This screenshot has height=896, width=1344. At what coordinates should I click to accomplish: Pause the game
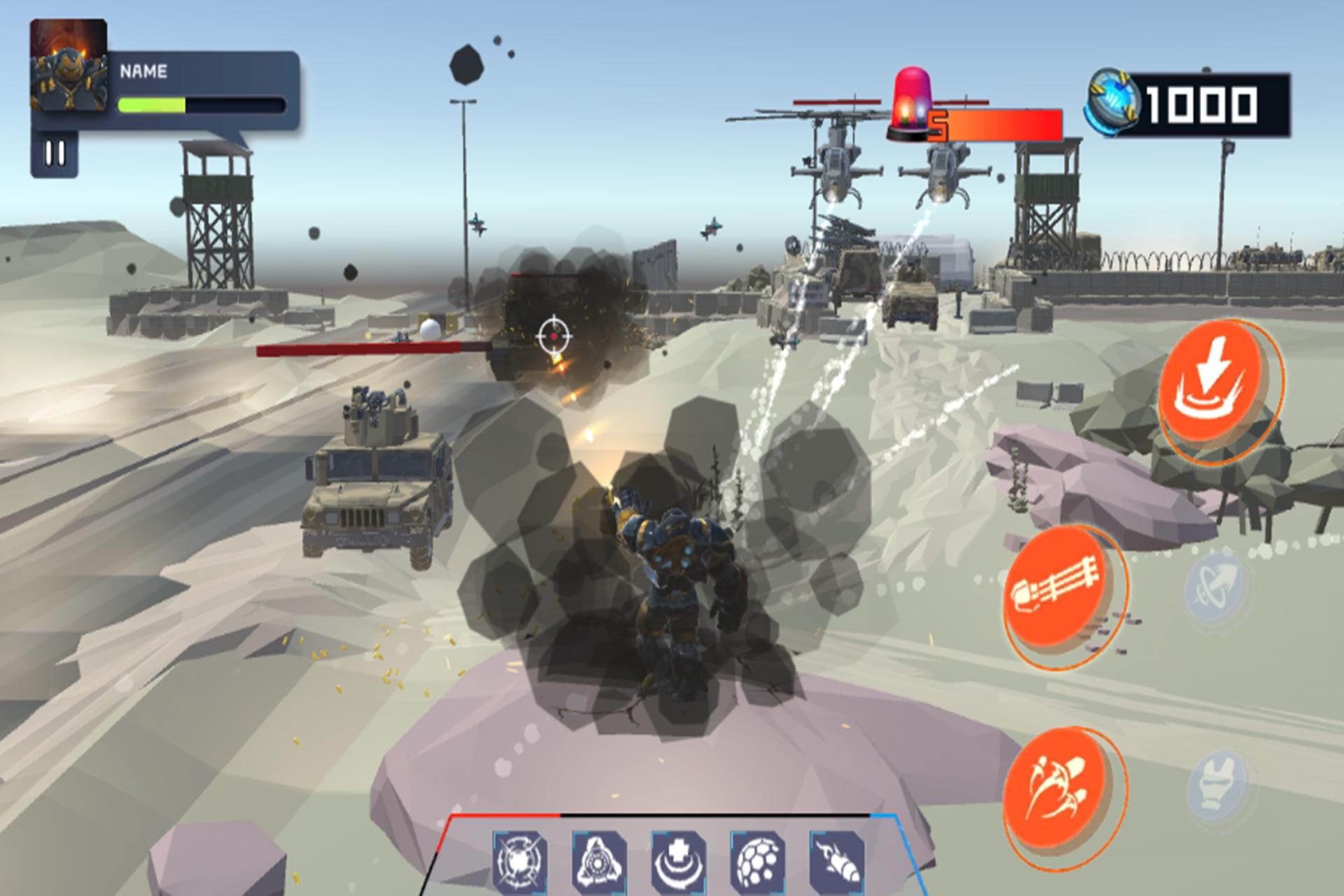55,153
